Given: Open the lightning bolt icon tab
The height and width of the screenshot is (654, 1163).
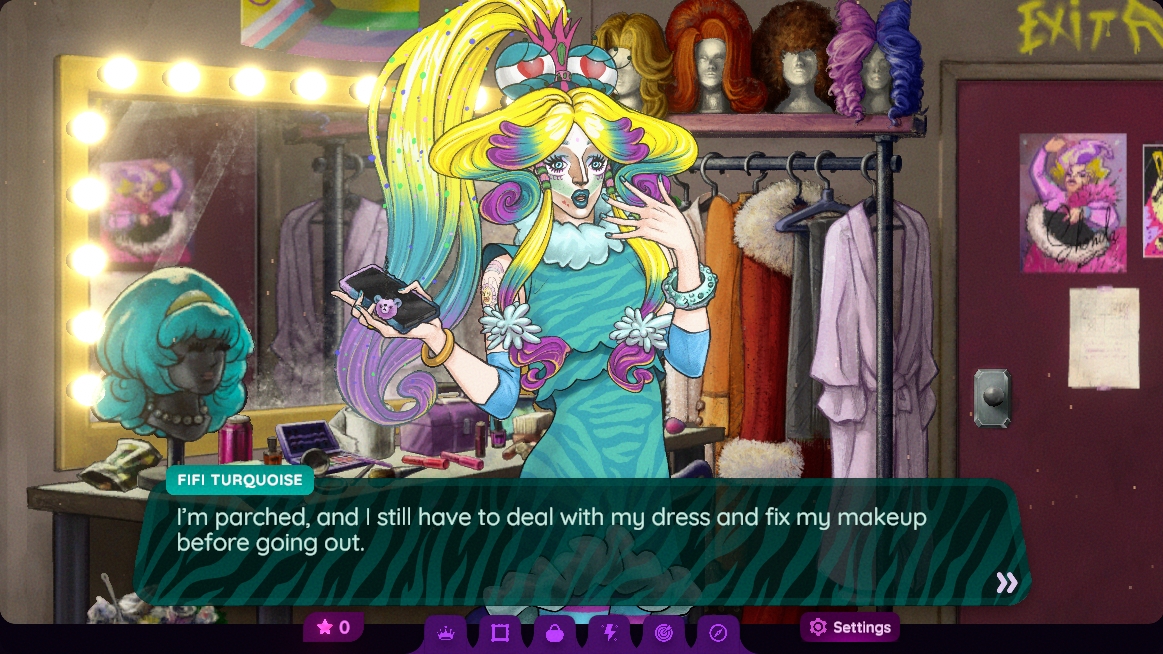Looking at the screenshot, I should [x=609, y=632].
